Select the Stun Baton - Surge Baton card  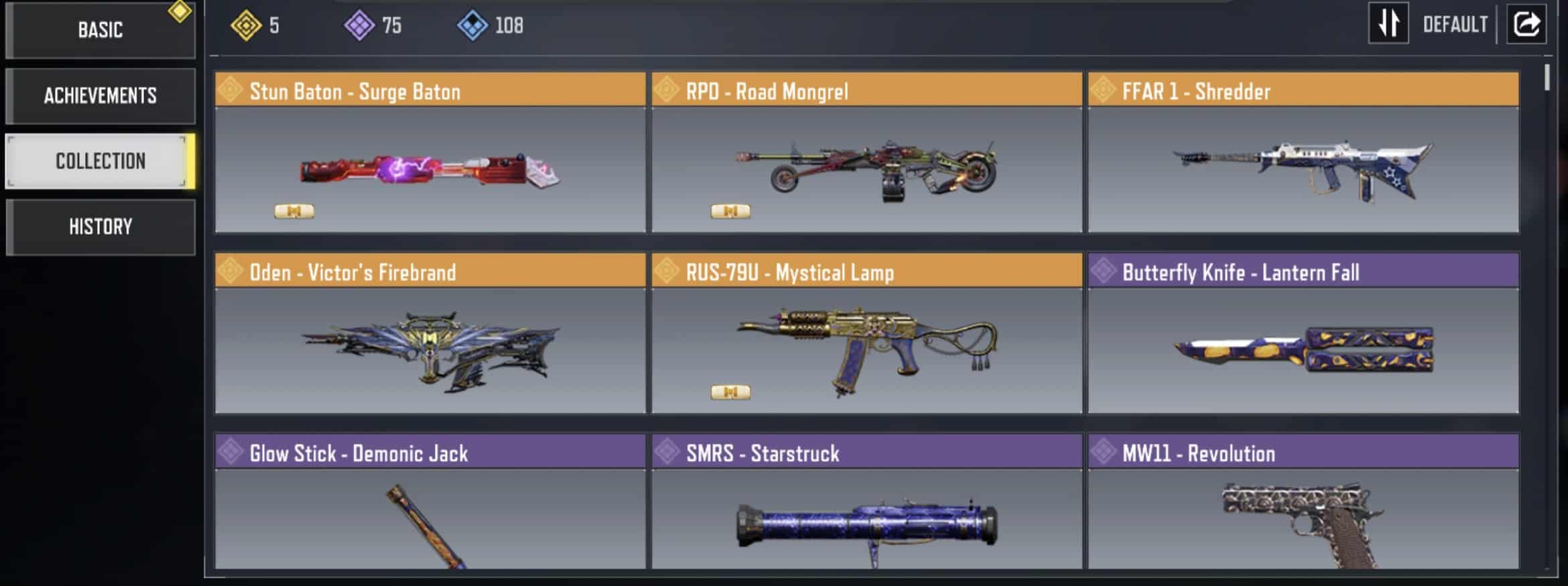coord(430,153)
